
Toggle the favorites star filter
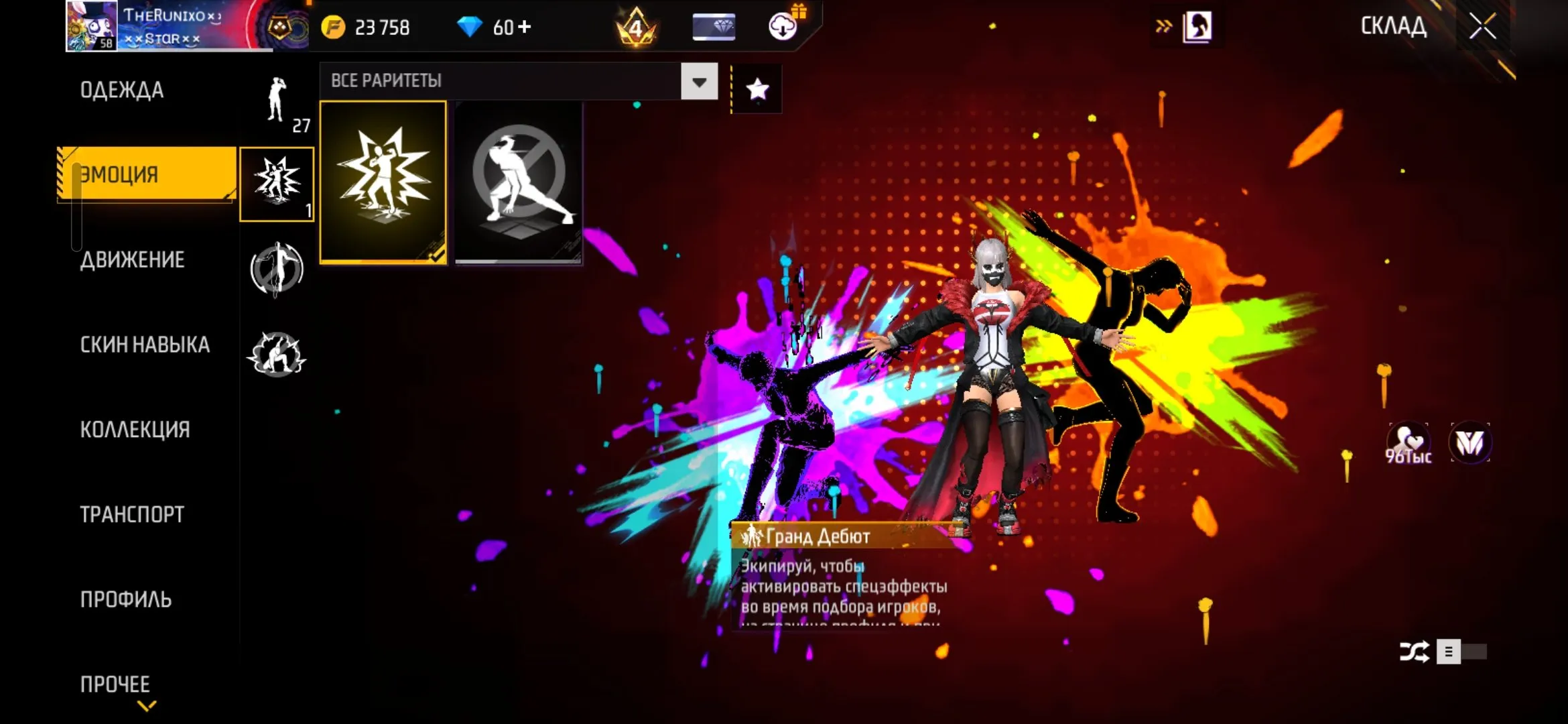click(757, 88)
